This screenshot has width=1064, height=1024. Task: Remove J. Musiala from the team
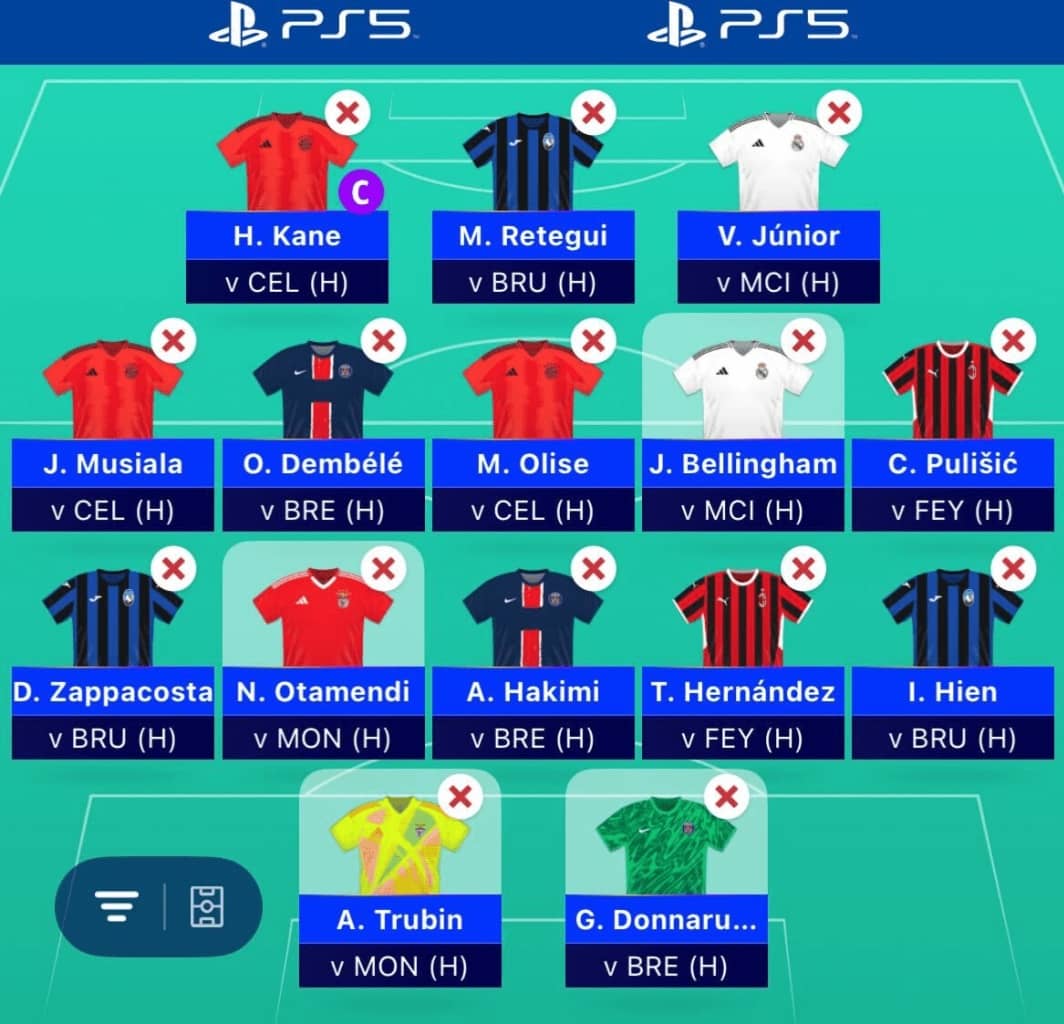tap(172, 341)
